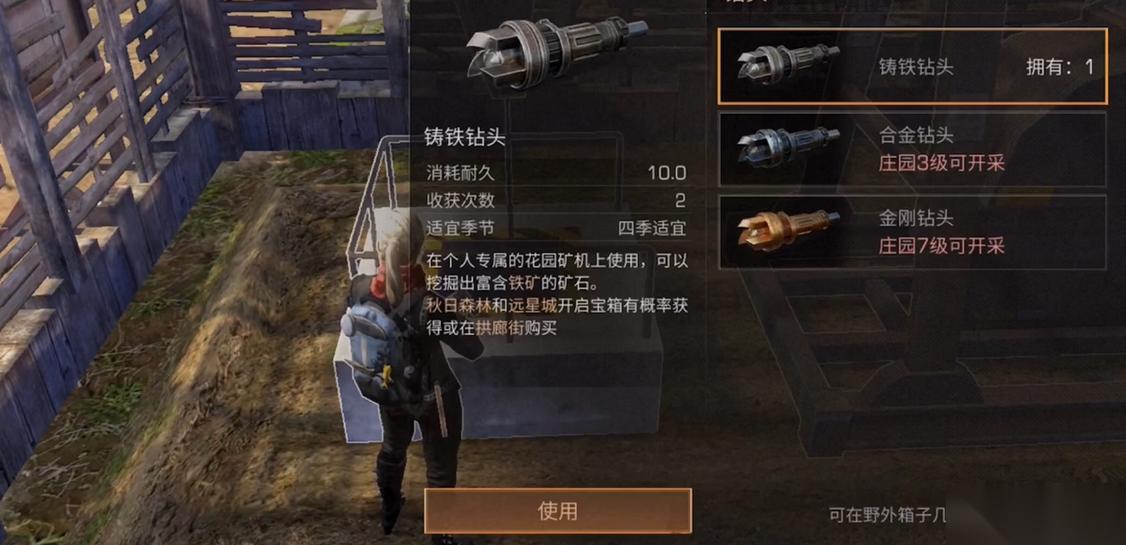Pick the 金刚钻头 drill bit row
This screenshot has width=1126, height=545.
(x=912, y=231)
